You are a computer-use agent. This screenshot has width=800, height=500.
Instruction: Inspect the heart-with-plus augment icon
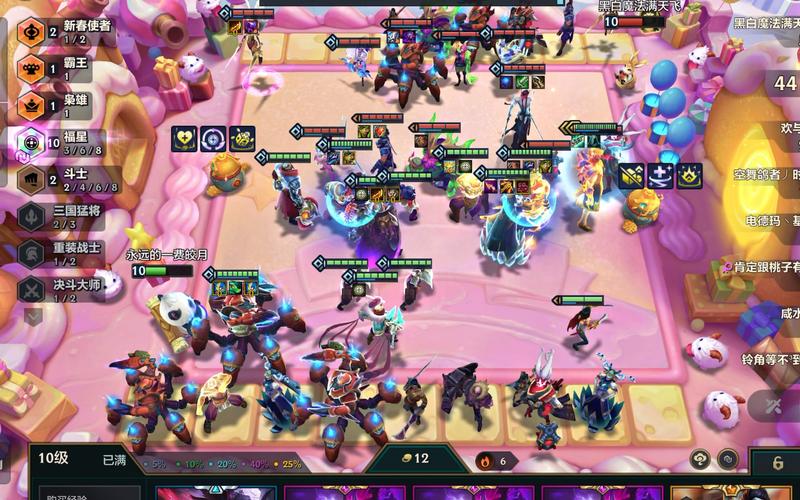[x=184, y=139]
